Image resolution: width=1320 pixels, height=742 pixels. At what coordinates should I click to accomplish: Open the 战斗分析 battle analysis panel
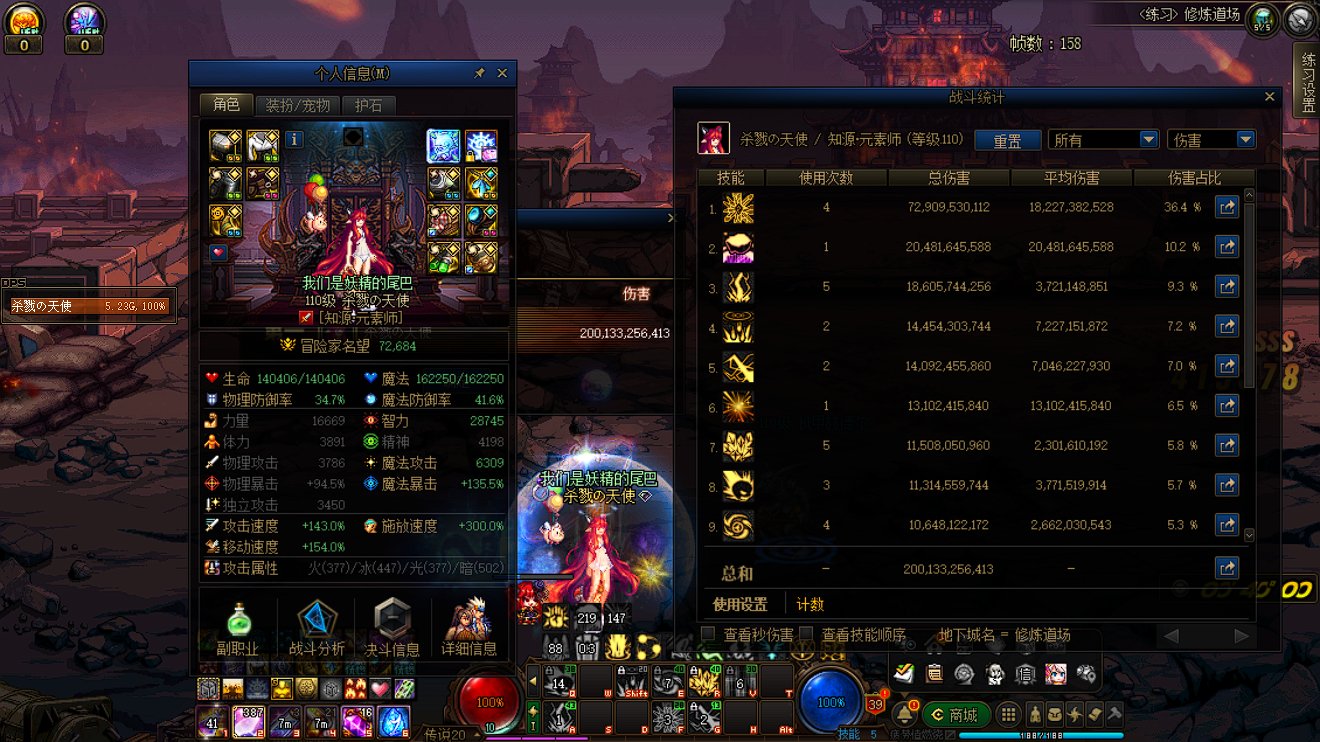click(317, 628)
